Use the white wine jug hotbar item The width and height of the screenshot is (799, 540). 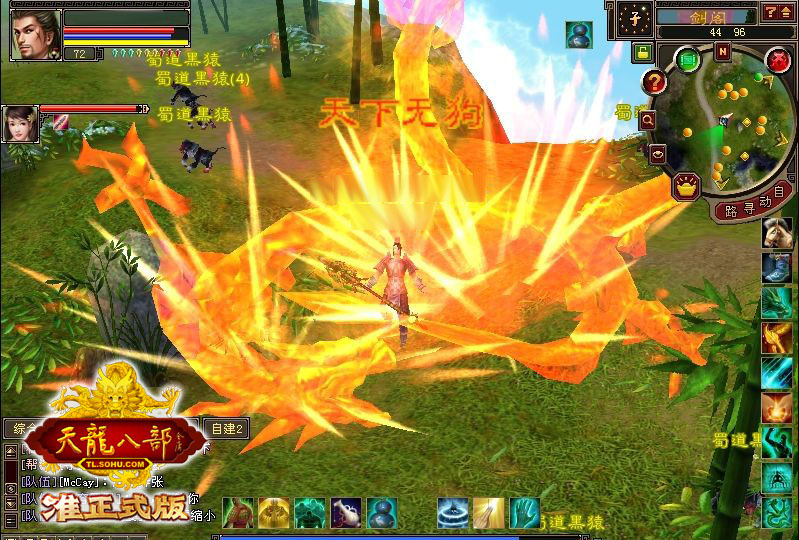tap(346, 513)
